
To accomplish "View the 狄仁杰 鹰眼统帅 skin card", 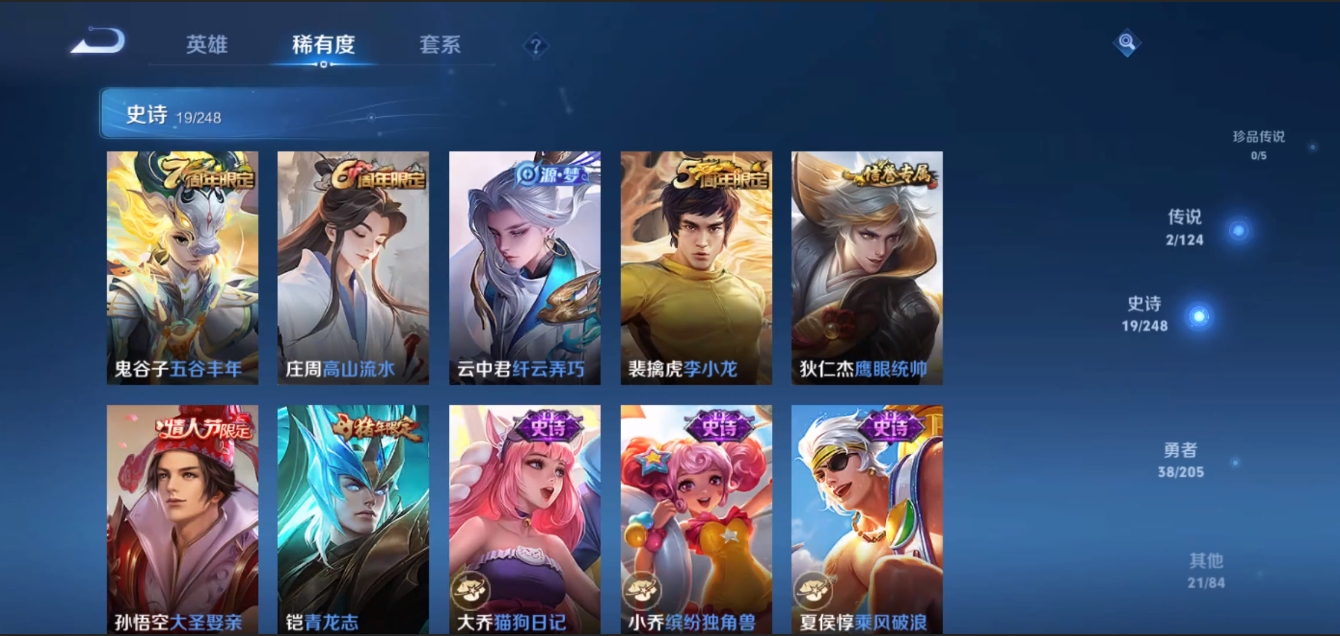I will (x=867, y=267).
